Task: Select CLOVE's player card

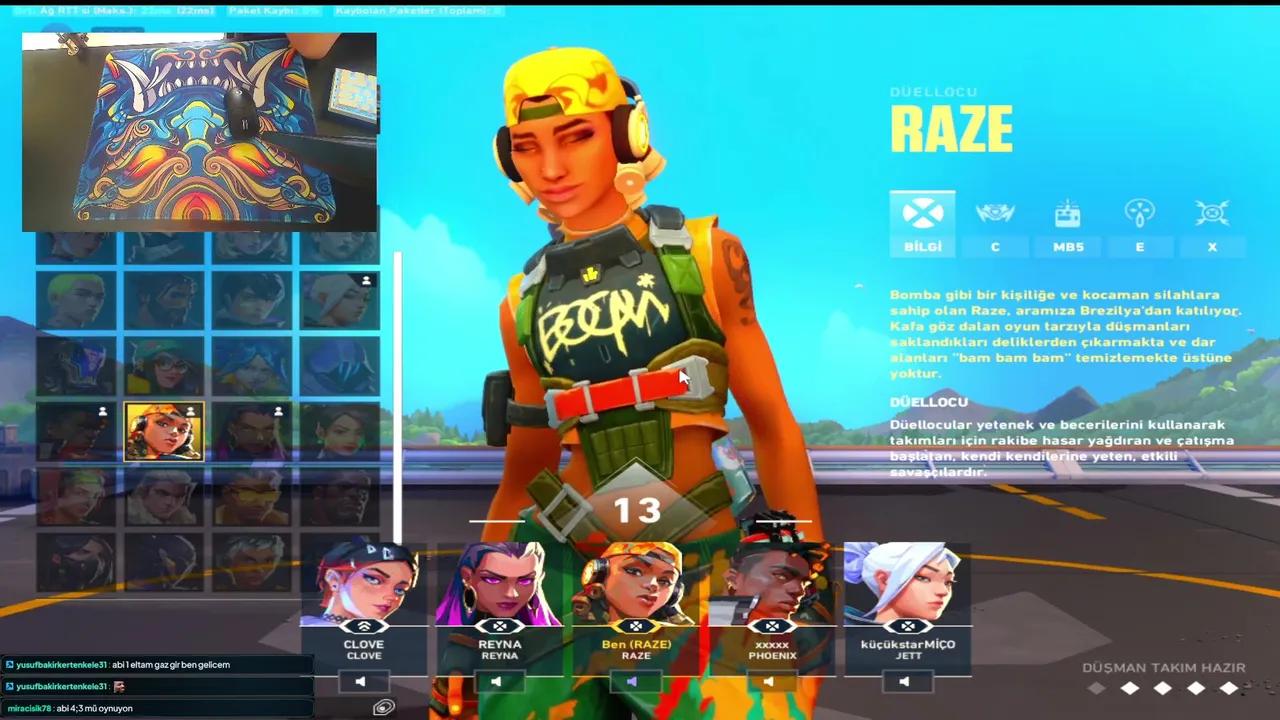Action: tap(364, 600)
